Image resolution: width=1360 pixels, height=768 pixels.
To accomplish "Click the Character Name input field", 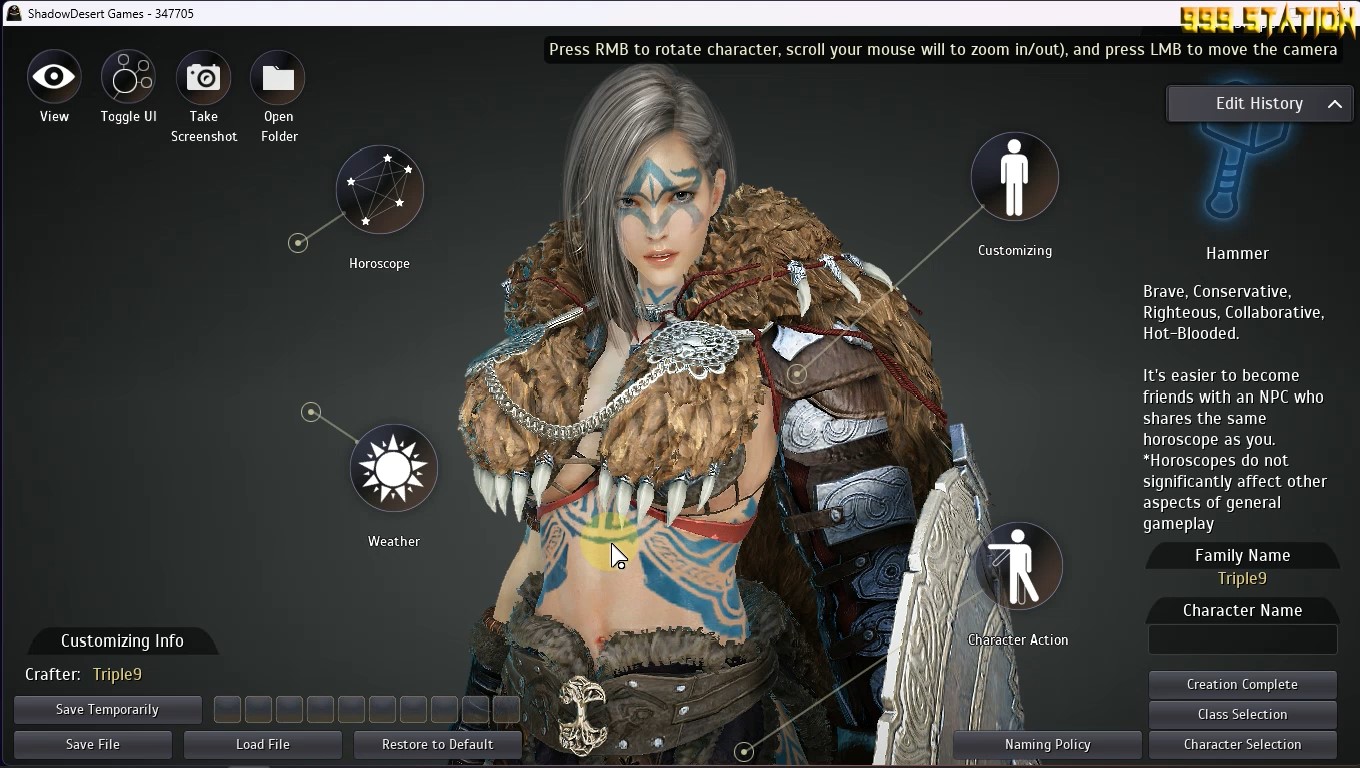I will [1242, 640].
